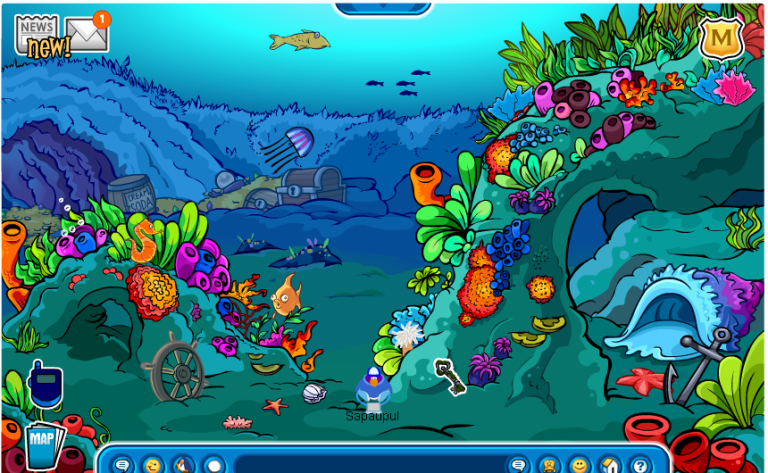This screenshot has height=473, width=768.
Task: Open the penguin actions menu
Action: pyautogui.click(x=183, y=465)
